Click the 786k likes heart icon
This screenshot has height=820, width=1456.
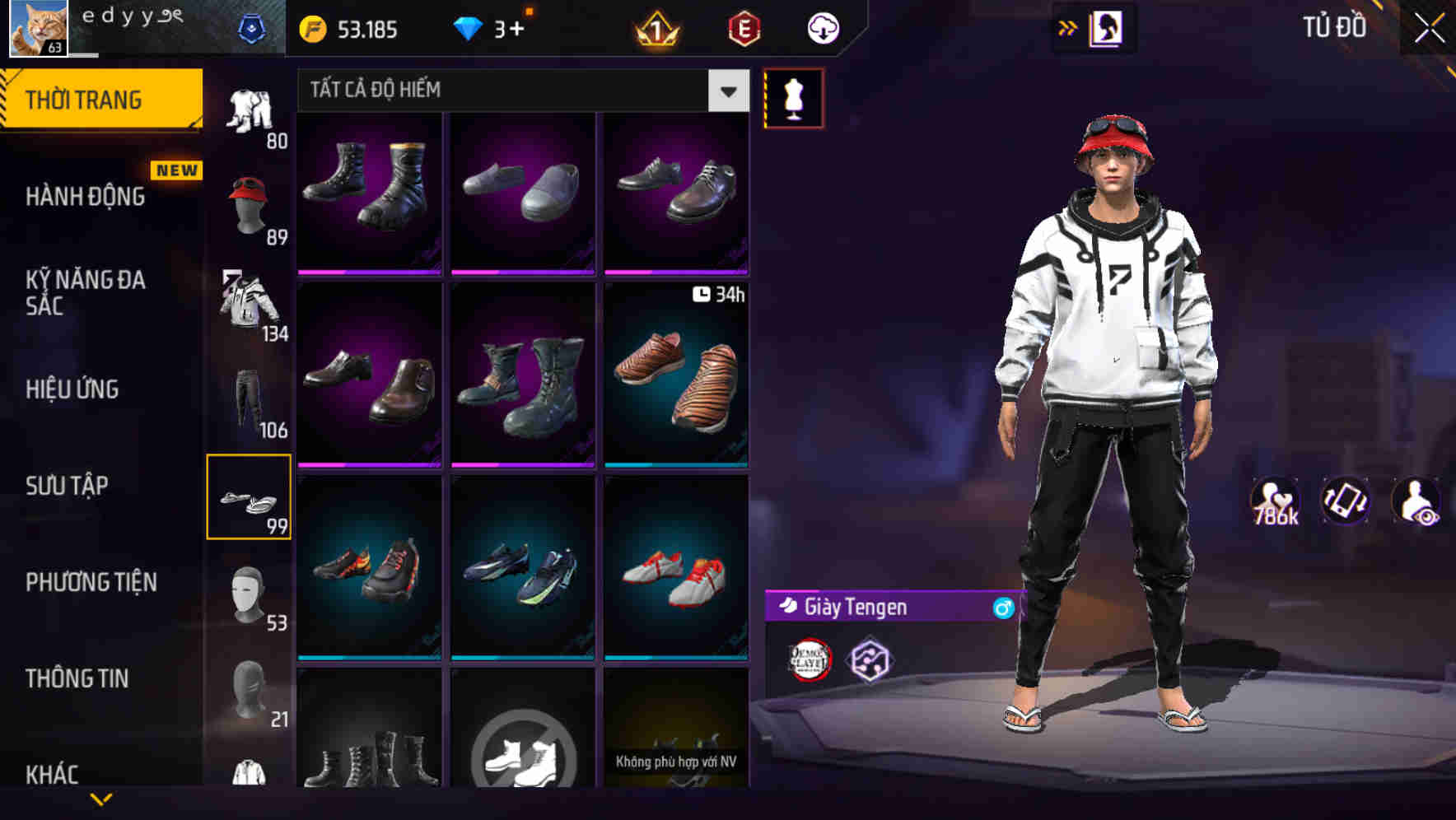point(1276,501)
